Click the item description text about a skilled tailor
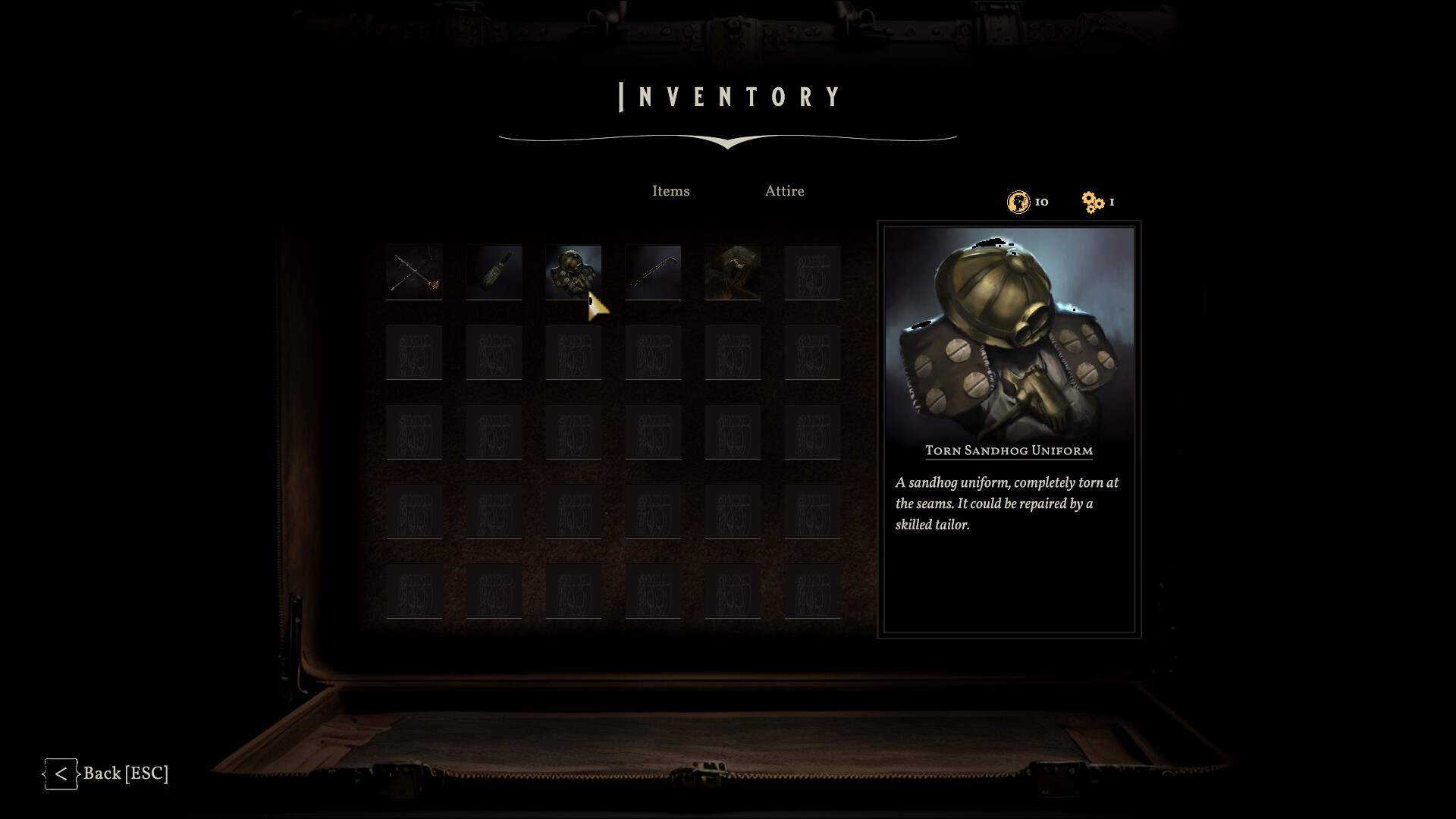 1007,502
